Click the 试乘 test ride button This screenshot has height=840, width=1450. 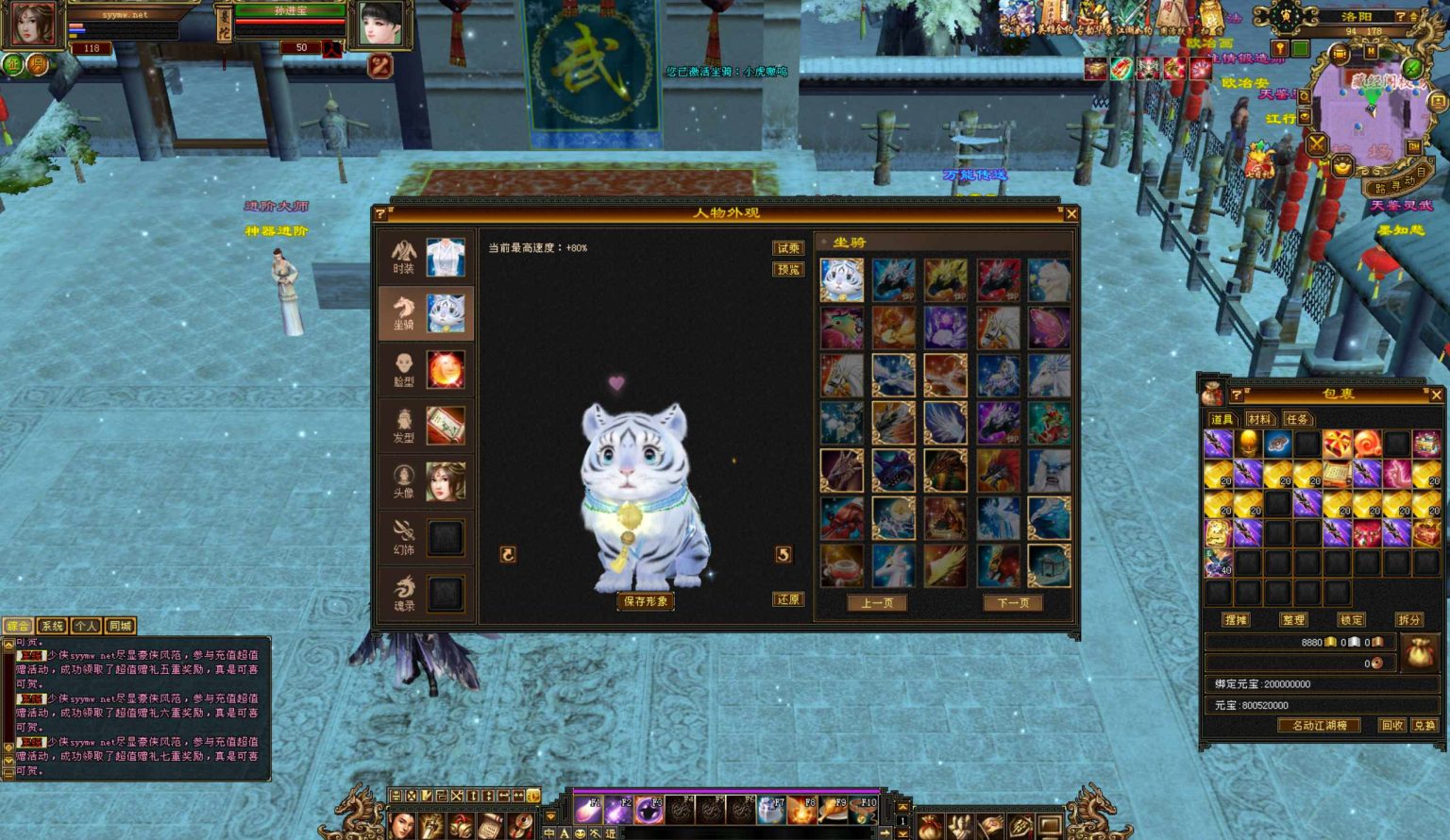coord(788,248)
